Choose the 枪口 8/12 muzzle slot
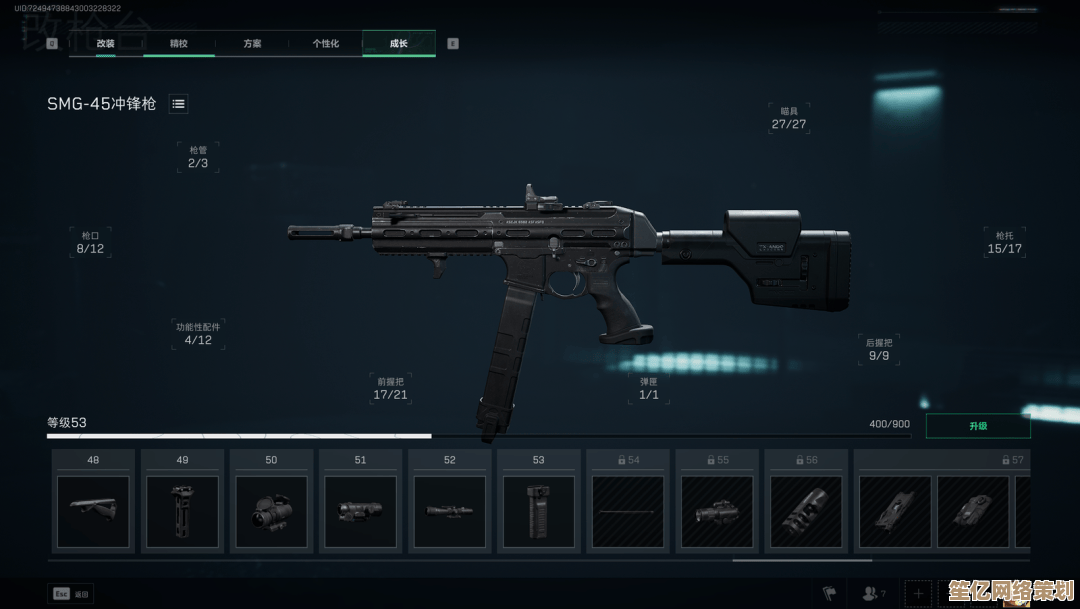This screenshot has width=1080, height=609. point(90,242)
